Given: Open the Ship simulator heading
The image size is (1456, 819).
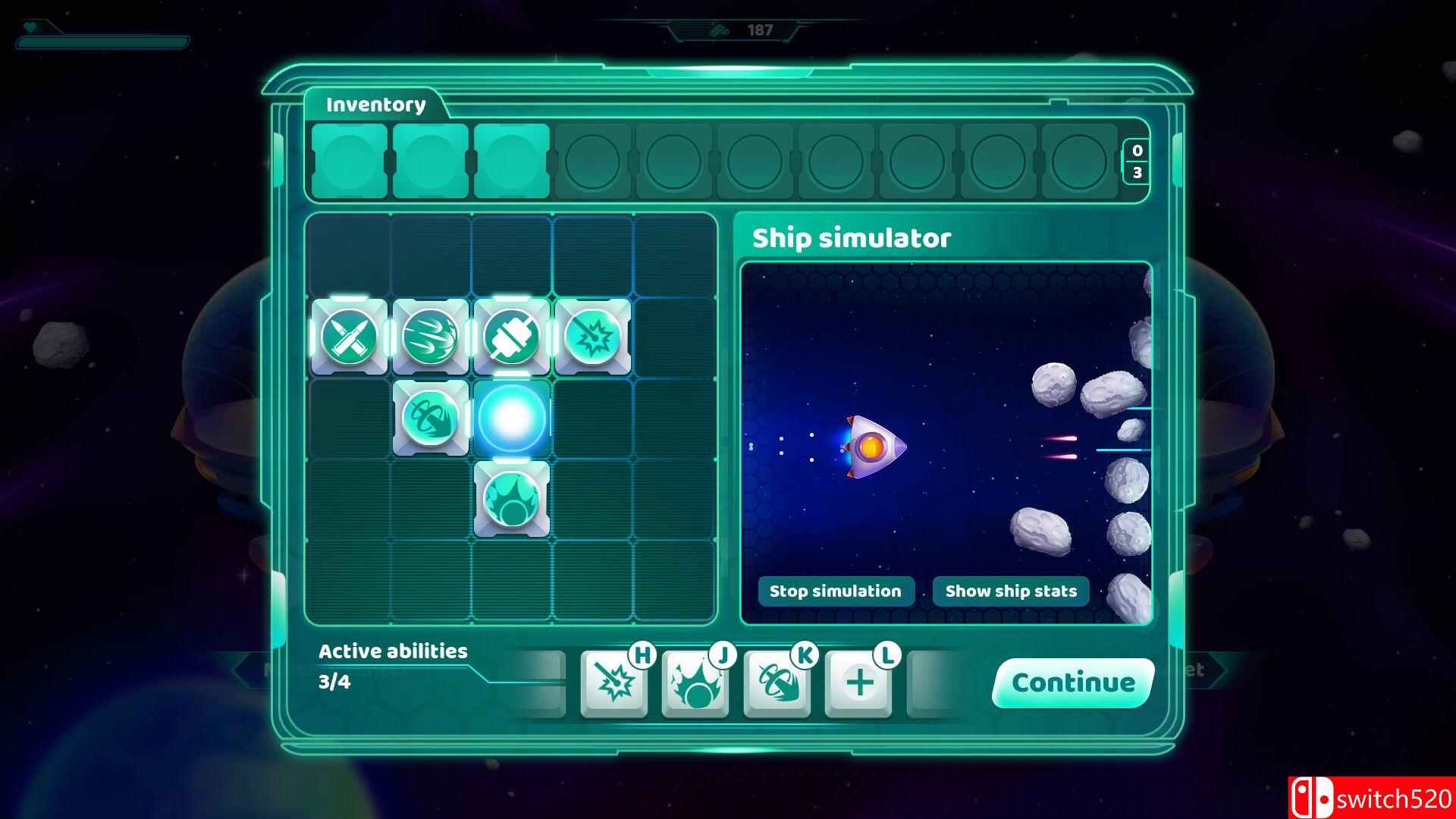Looking at the screenshot, I should [851, 237].
